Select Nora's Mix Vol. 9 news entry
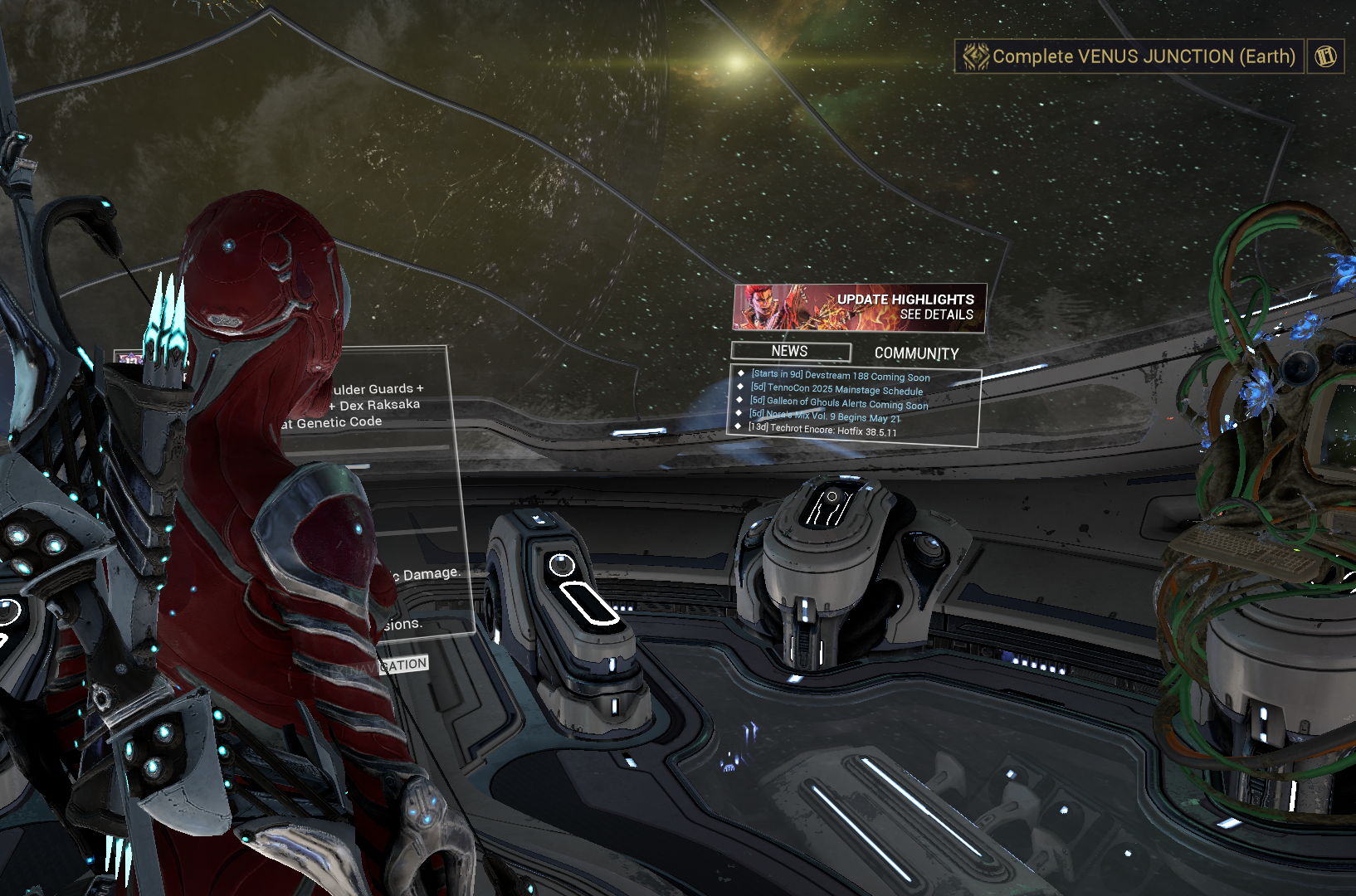 825,416
